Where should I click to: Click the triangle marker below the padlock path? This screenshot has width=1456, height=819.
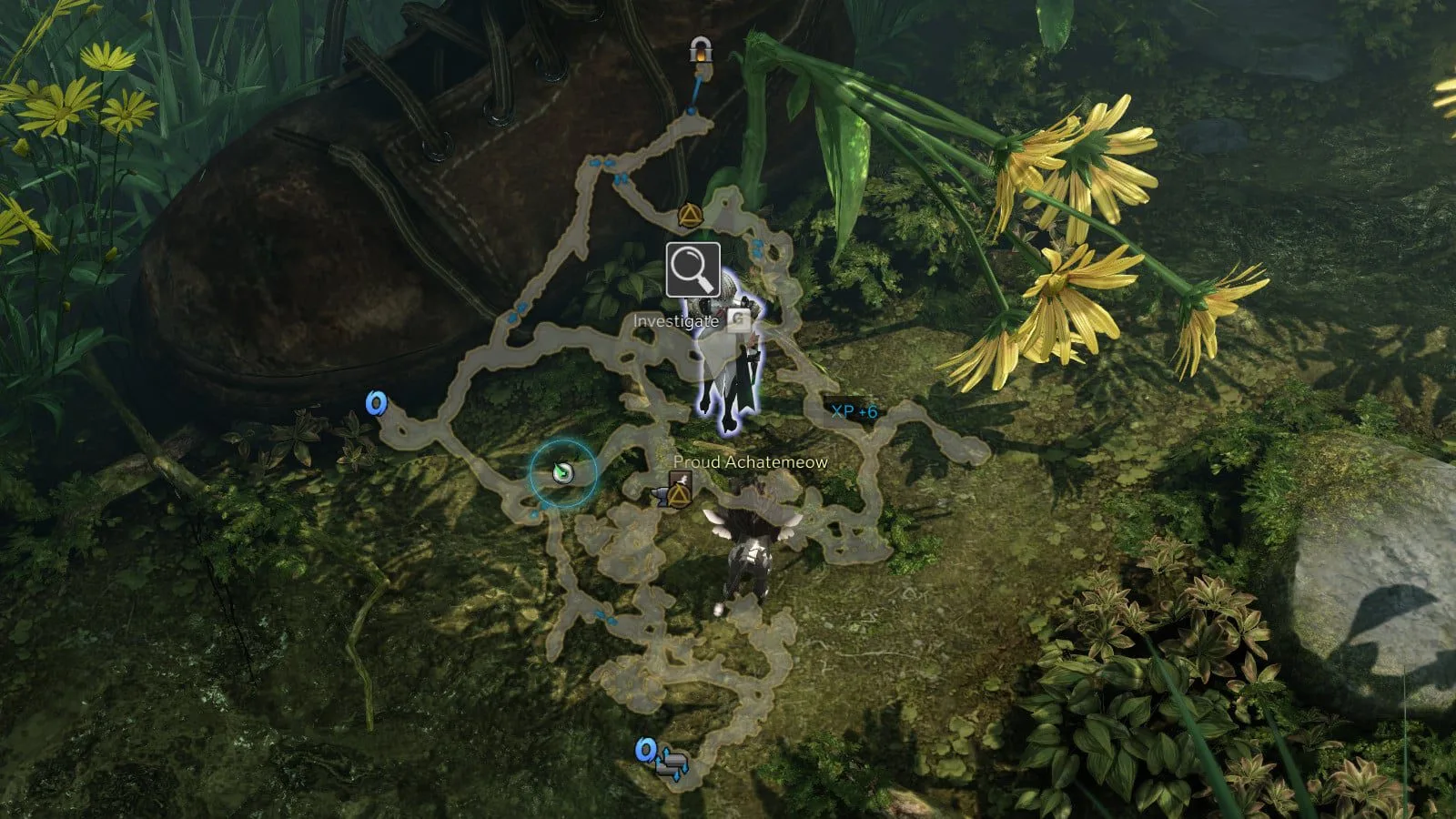(690, 217)
